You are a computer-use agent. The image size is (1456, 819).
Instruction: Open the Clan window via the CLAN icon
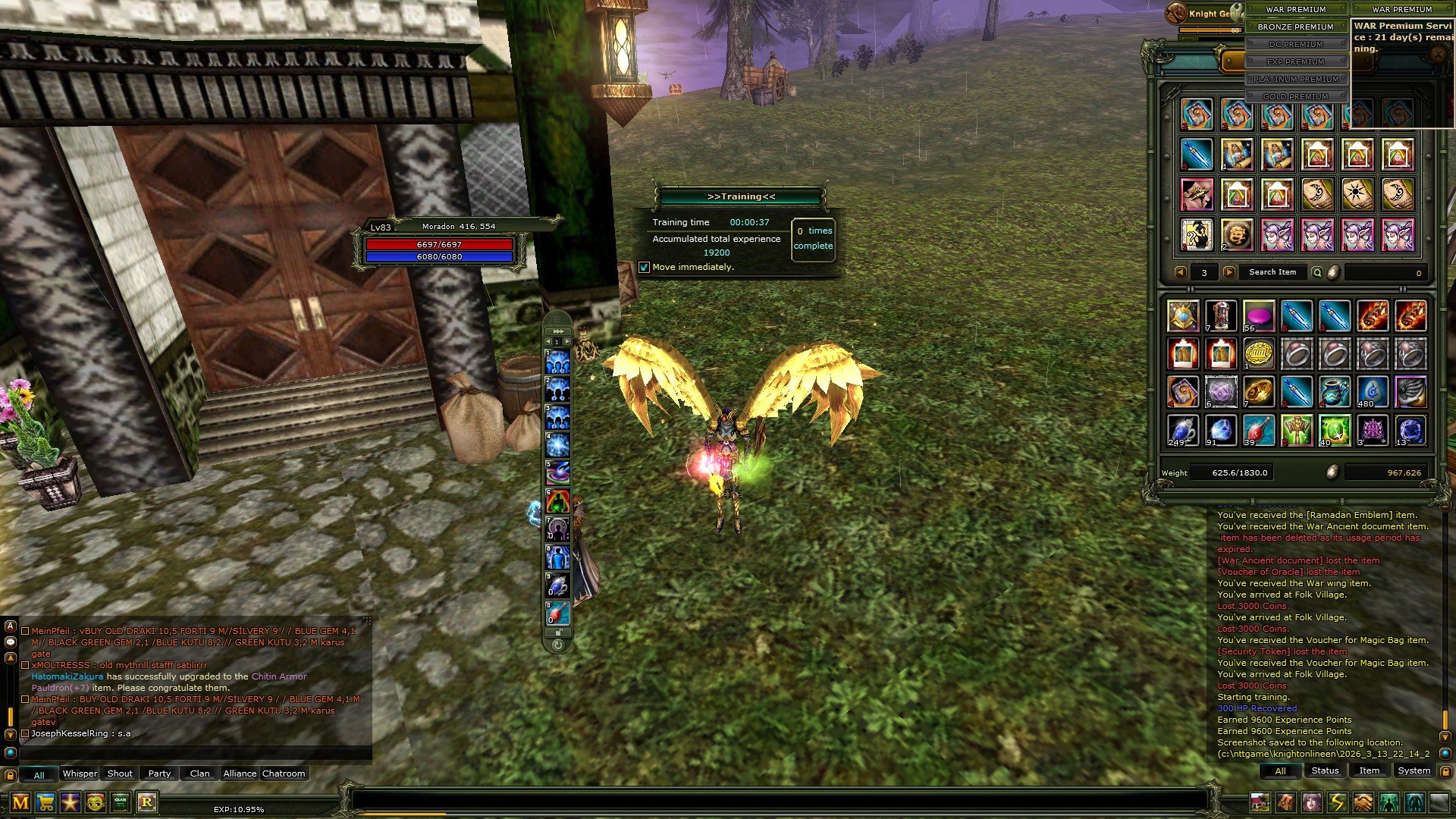click(120, 803)
